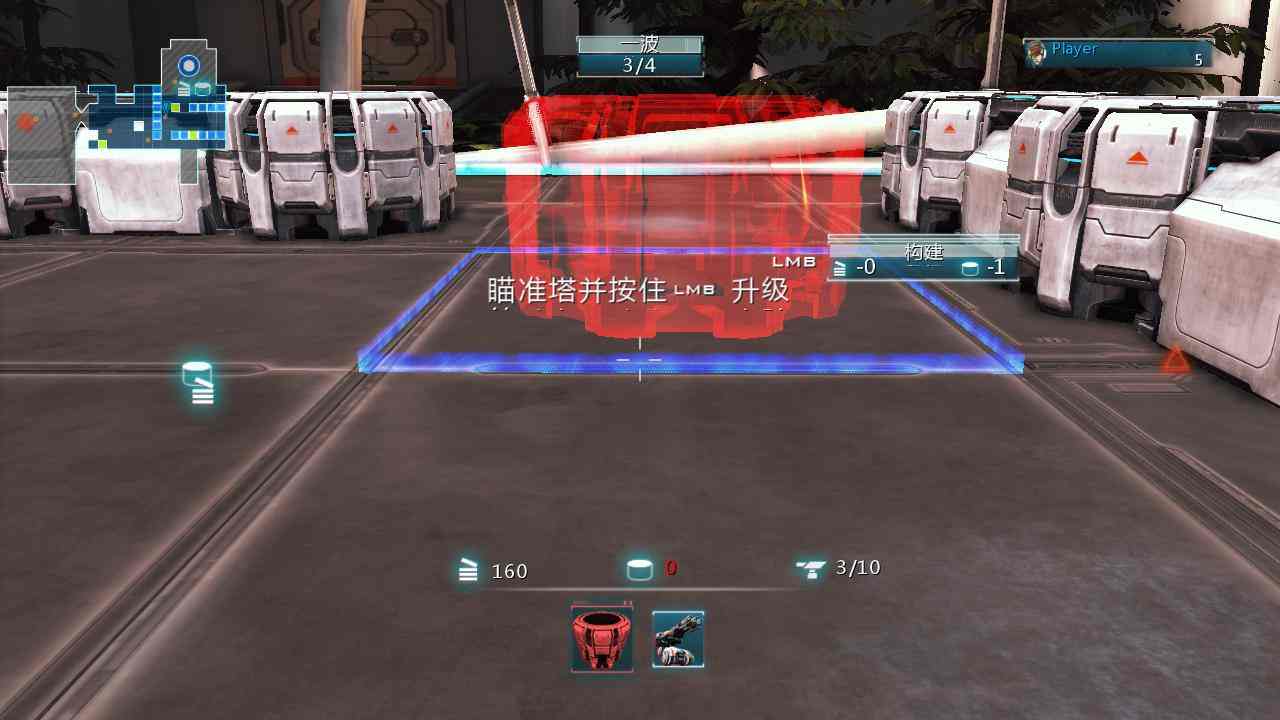Select the red tower base slot

[x=602, y=638]
